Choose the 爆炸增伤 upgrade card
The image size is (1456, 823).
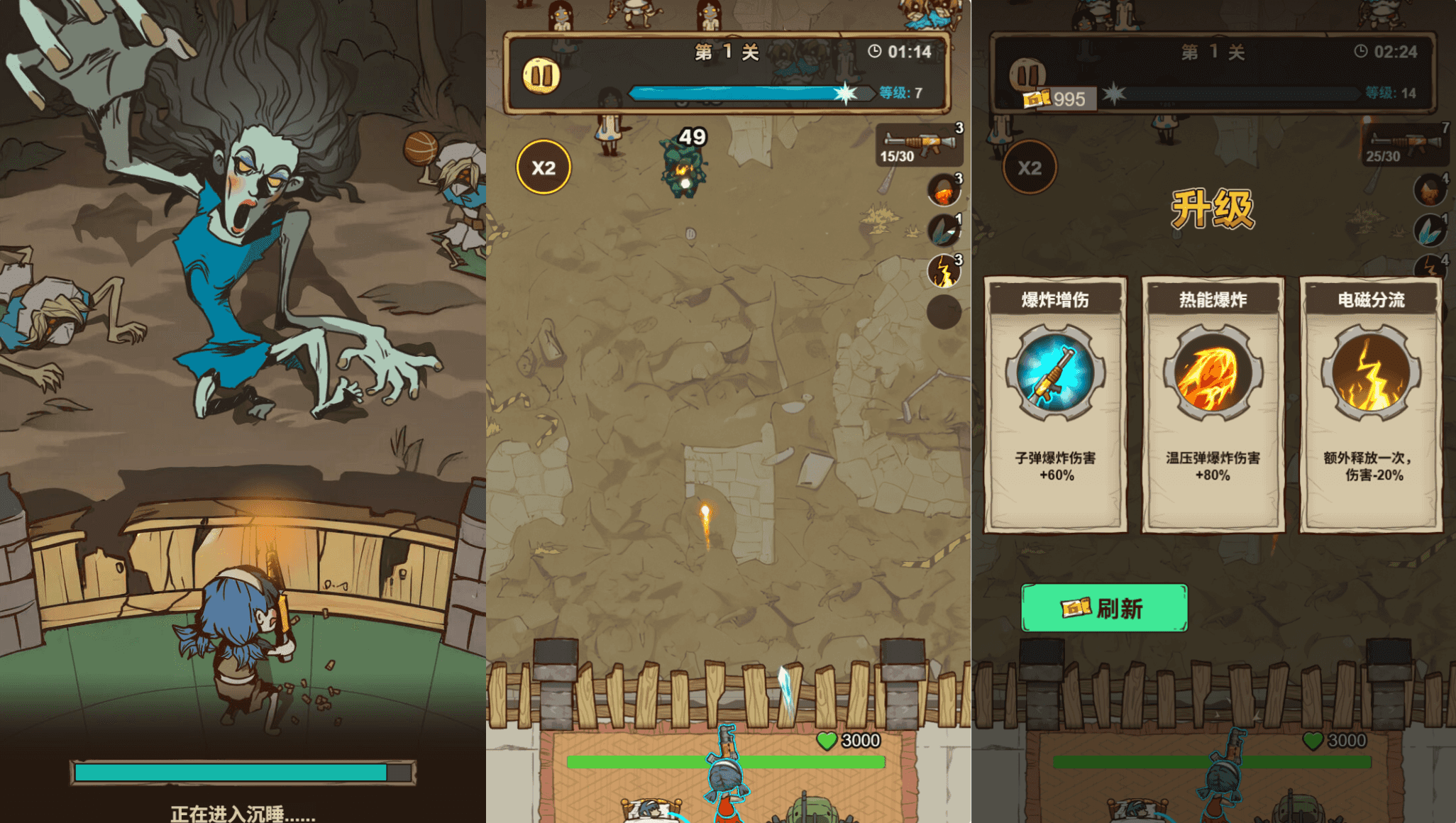point(1055,404)
